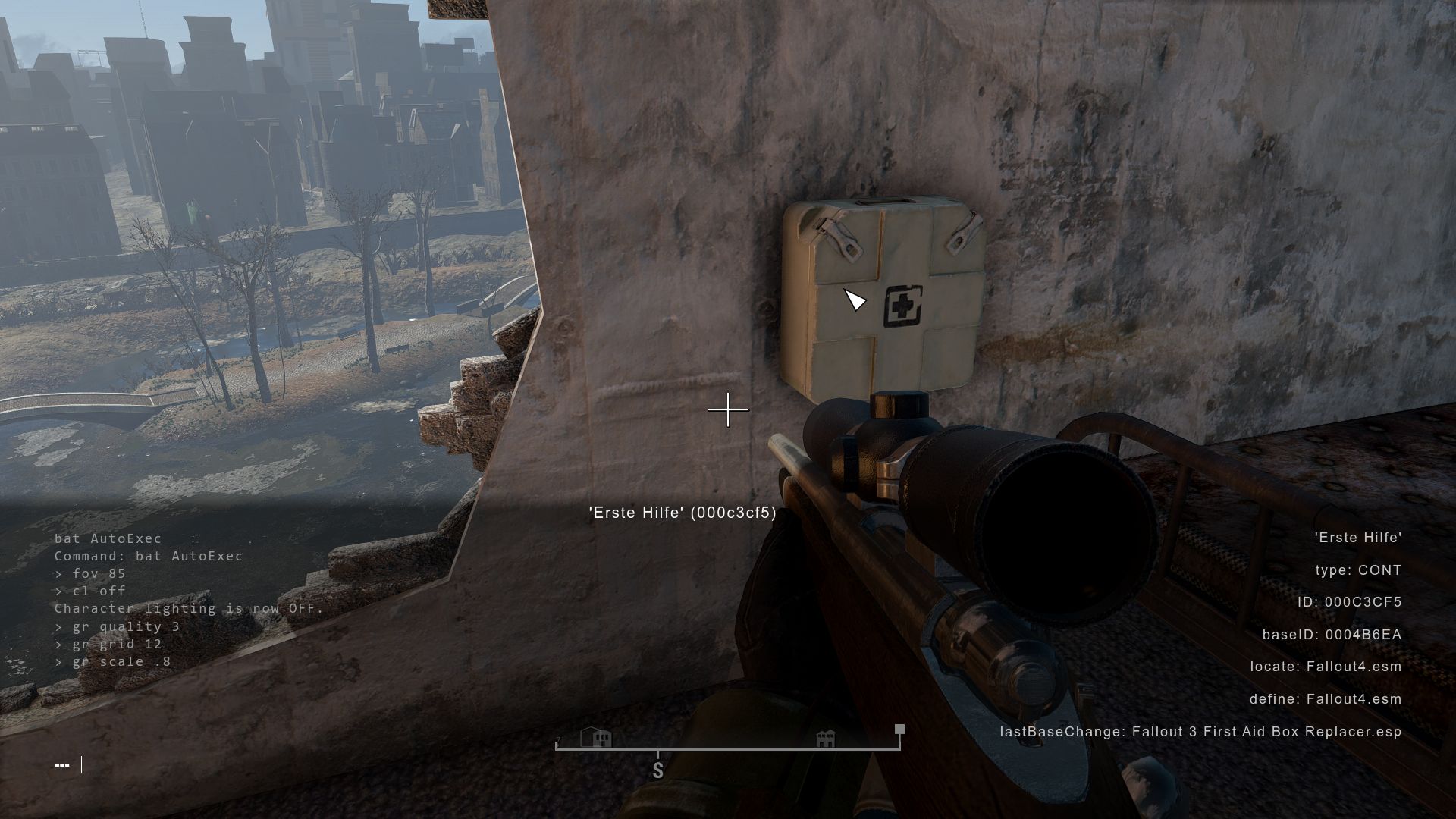Expand the 'bat AutoExec' console output
Screen dimensions: 1456x819
pos(108,538)
